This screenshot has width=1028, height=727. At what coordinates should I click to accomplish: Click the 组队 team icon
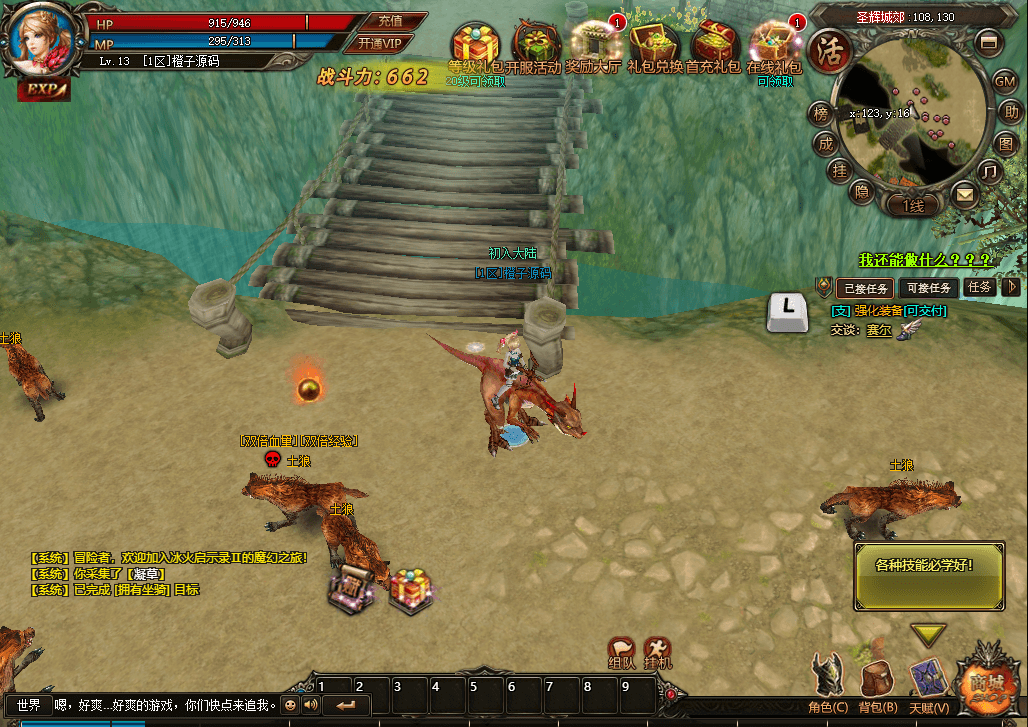click(621, 653)
